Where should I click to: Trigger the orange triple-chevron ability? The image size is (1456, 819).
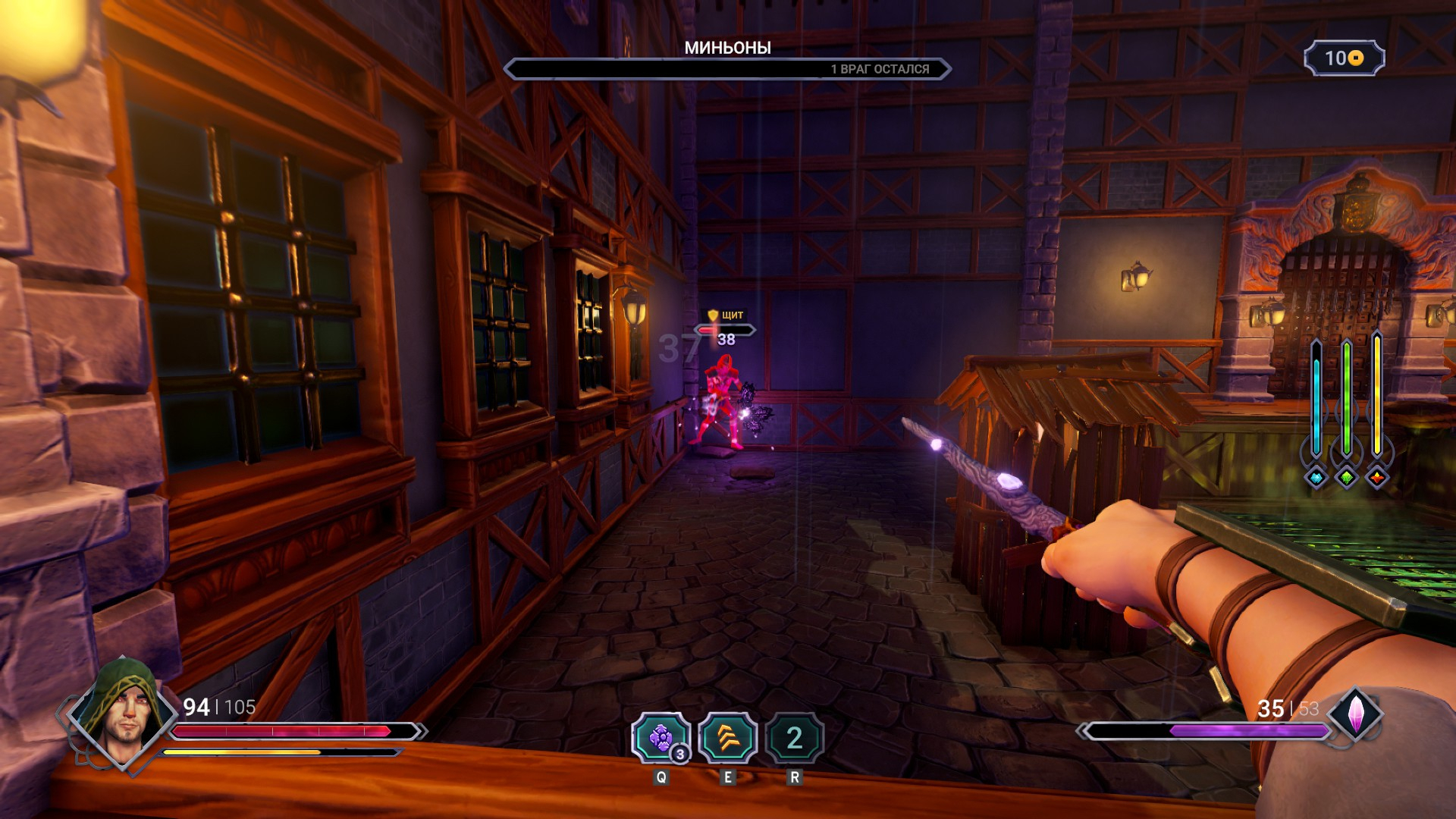click(x=727, y=738)
